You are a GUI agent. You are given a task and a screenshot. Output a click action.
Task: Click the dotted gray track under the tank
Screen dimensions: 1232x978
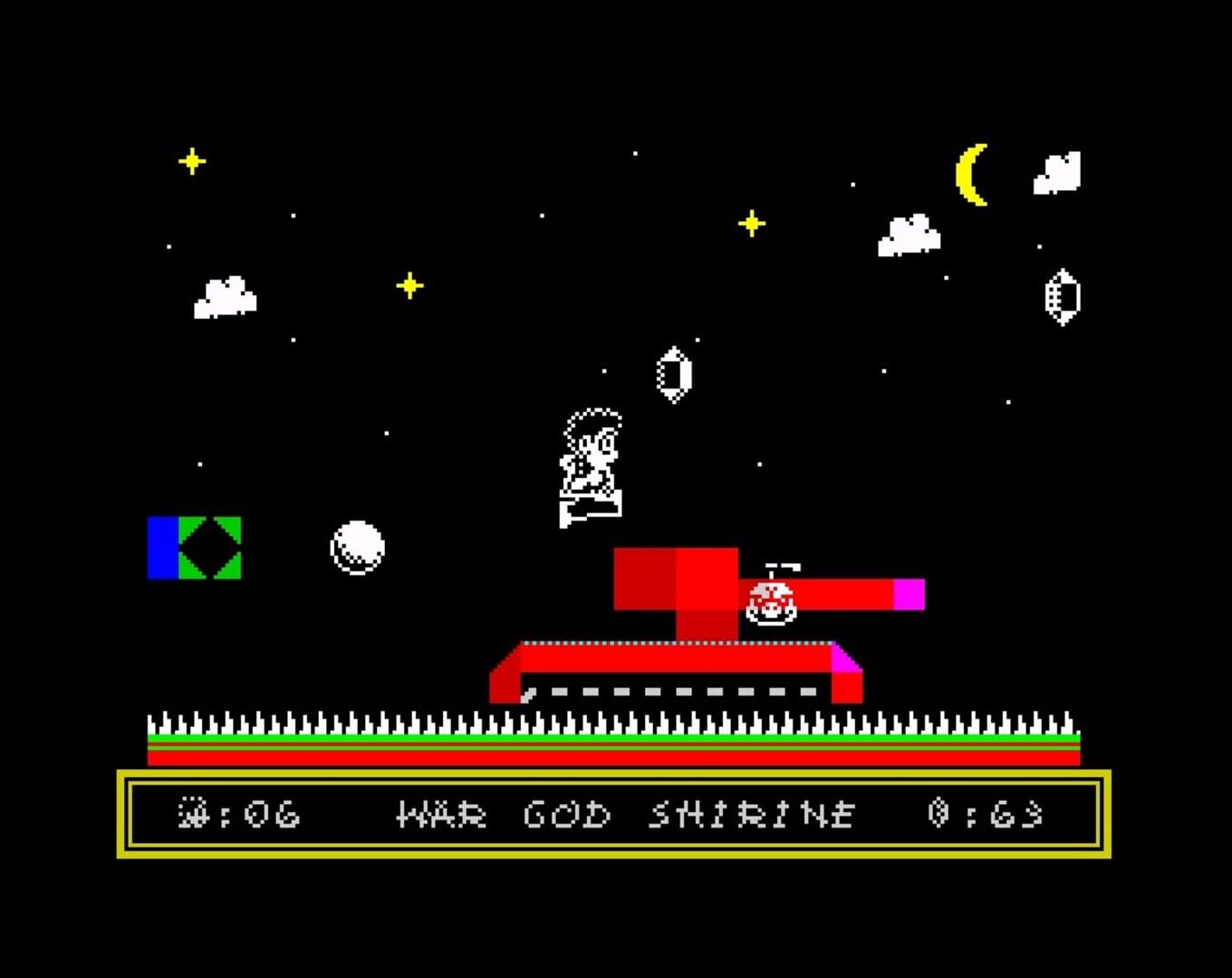point(670,692)
